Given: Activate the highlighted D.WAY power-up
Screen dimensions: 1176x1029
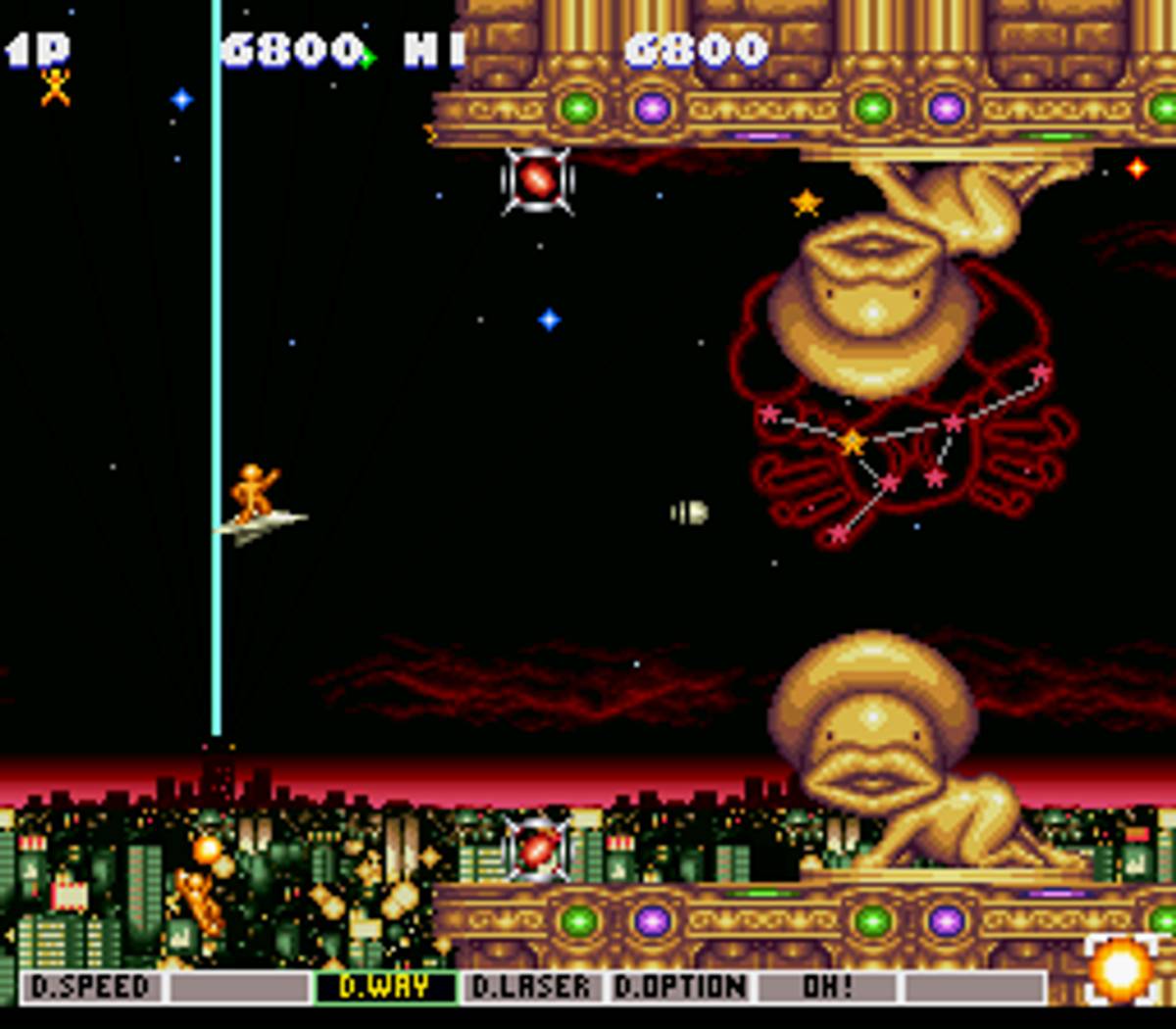Looking at the screenshot, I should pyautogui.click(x=385, y=987).
